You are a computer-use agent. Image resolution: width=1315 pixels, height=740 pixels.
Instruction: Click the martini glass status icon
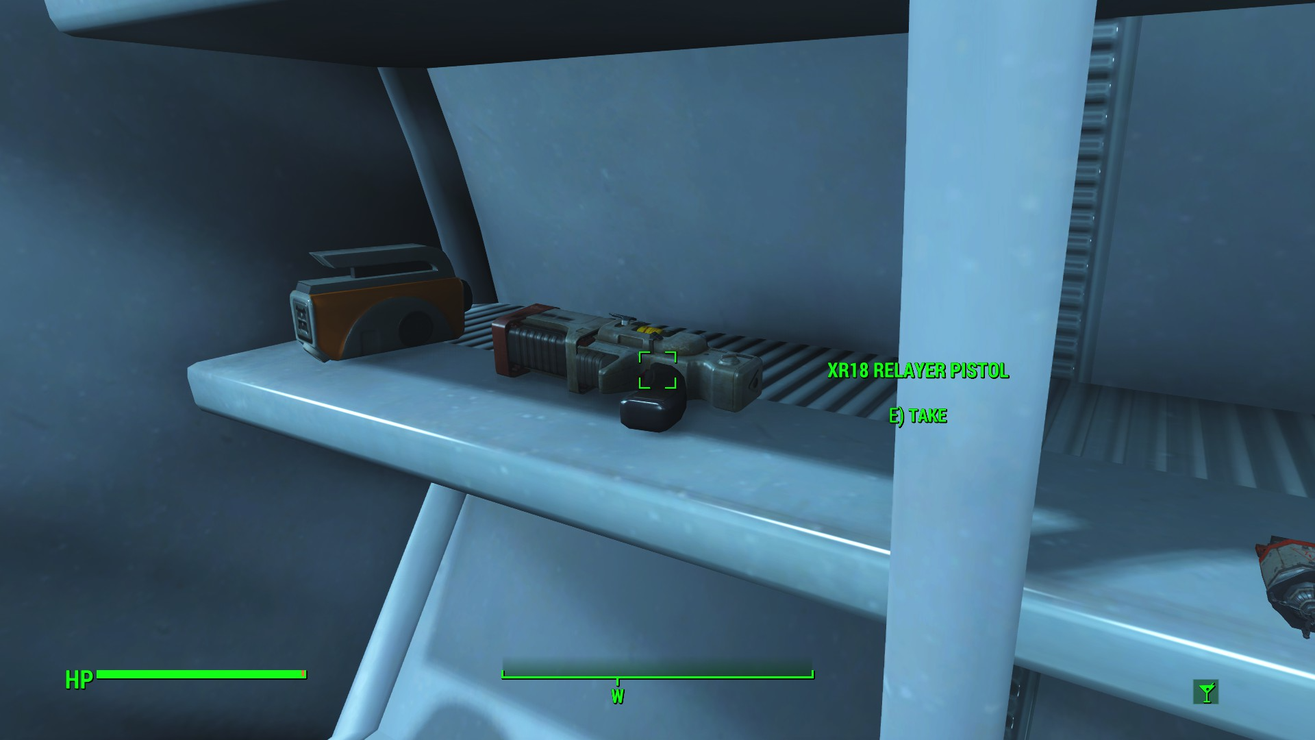1206,692
